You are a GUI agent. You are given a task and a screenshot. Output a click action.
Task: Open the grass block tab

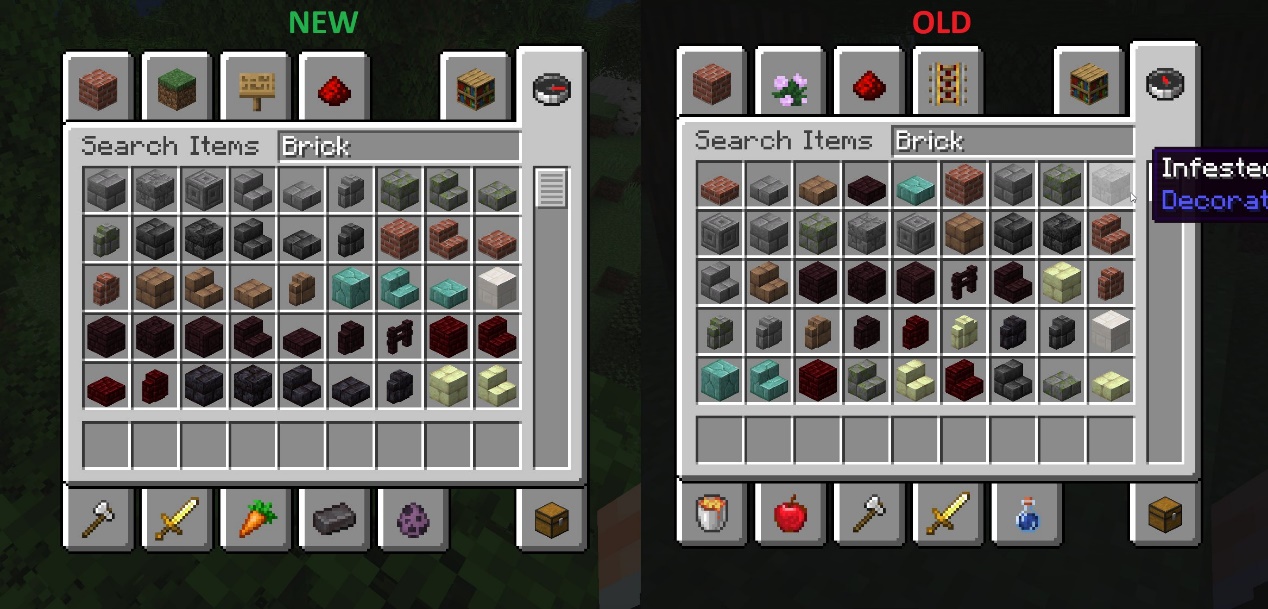click(x=176, y=89)
